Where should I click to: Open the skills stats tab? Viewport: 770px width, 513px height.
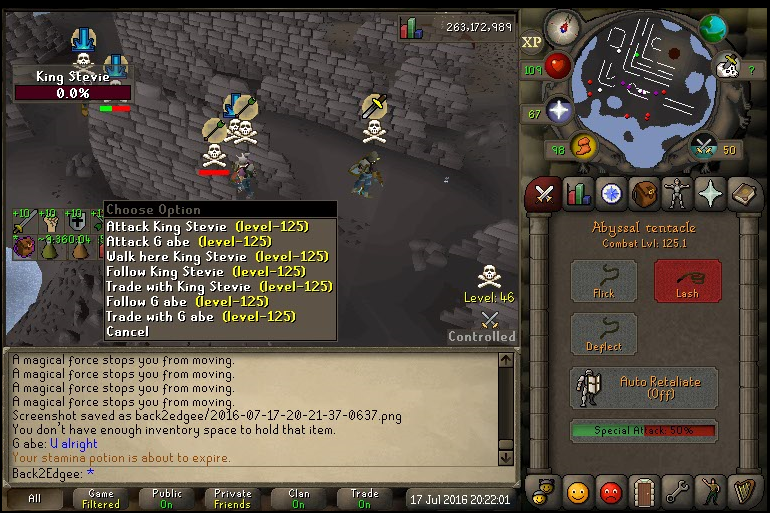click(578, 193)
